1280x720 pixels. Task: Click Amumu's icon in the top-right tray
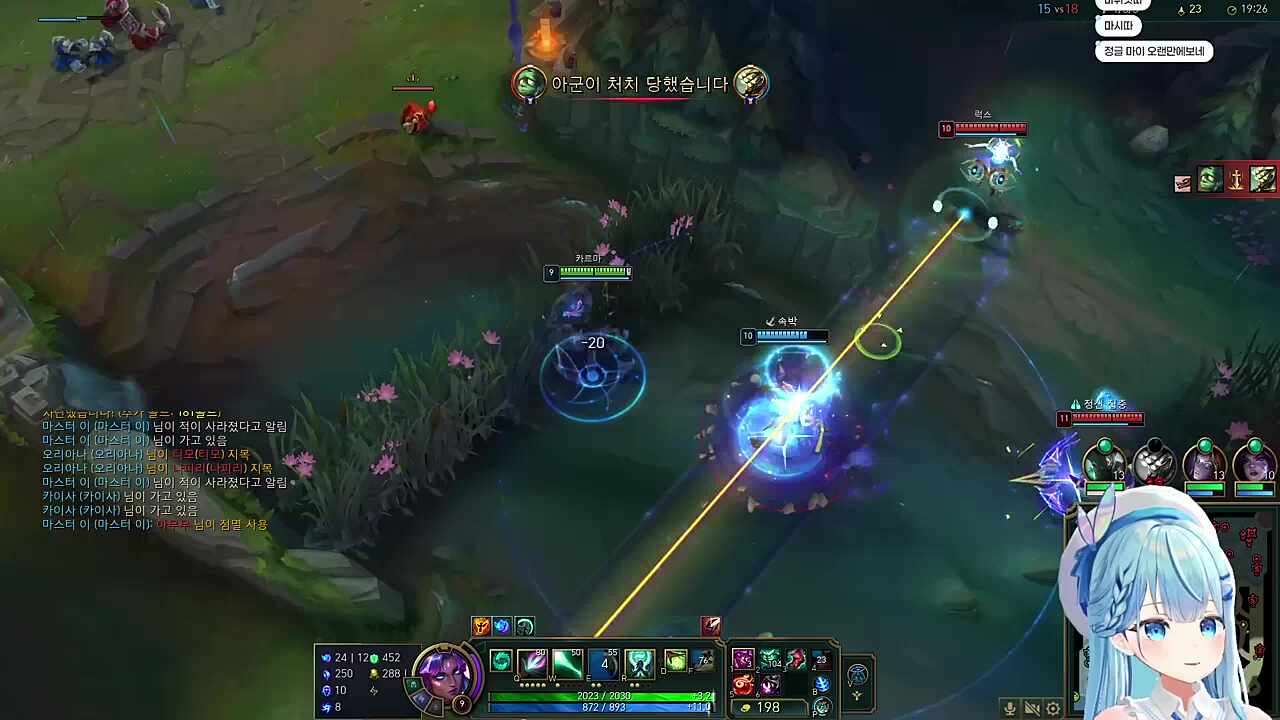click(1209, 181)
